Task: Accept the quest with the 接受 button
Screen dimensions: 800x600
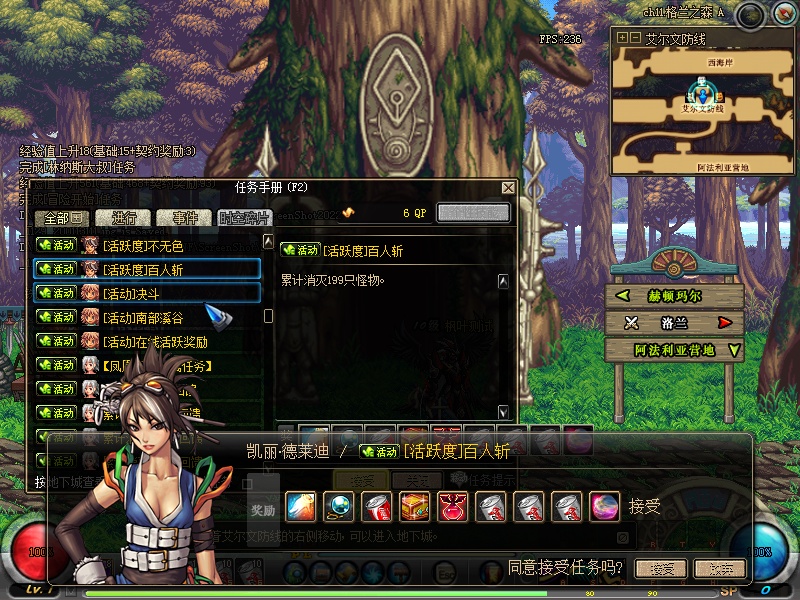Action: click(x=661, y=569)
